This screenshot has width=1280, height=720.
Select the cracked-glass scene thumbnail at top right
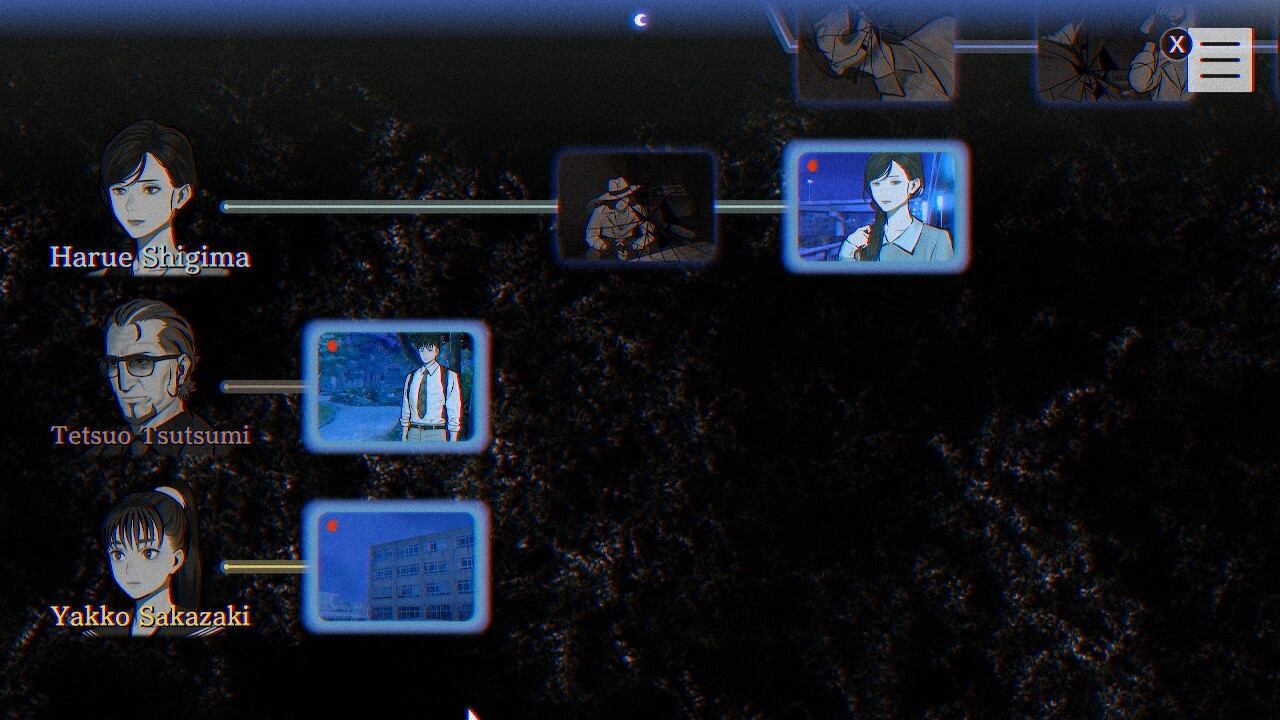[x=1100, y=55]
